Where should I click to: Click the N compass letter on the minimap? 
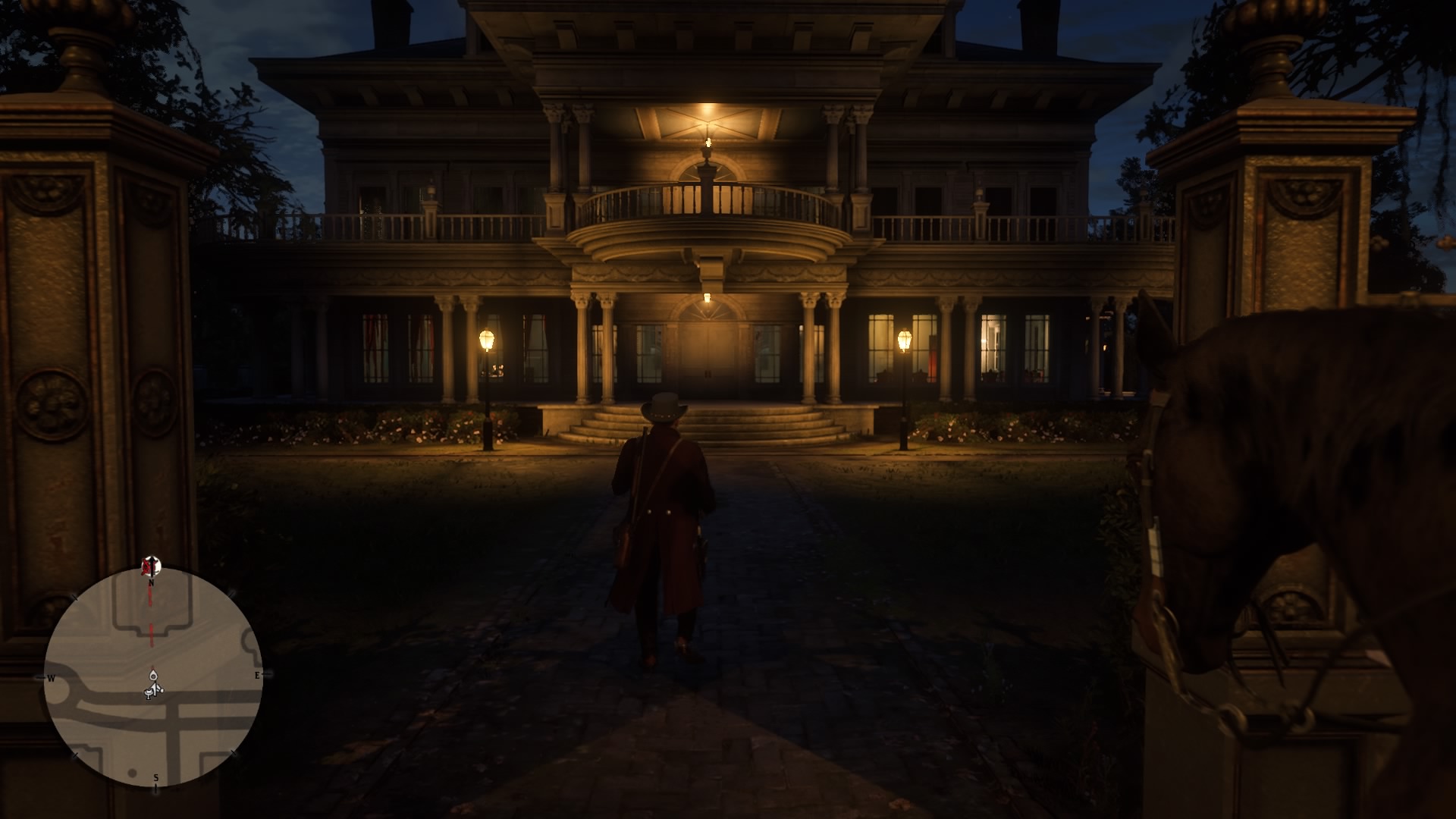tap(152, 582)
